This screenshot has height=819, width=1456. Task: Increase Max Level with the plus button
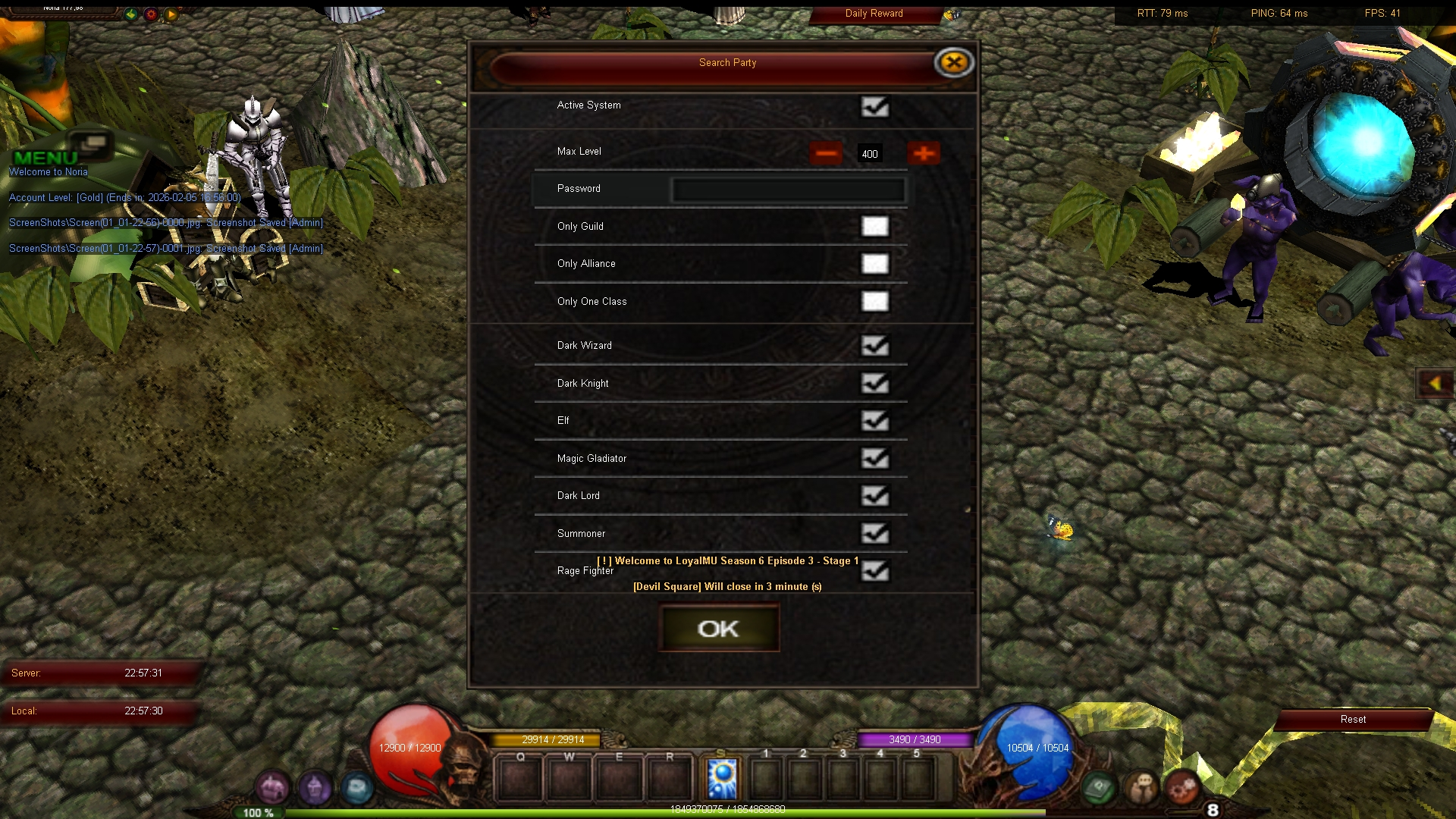point(923,153)
